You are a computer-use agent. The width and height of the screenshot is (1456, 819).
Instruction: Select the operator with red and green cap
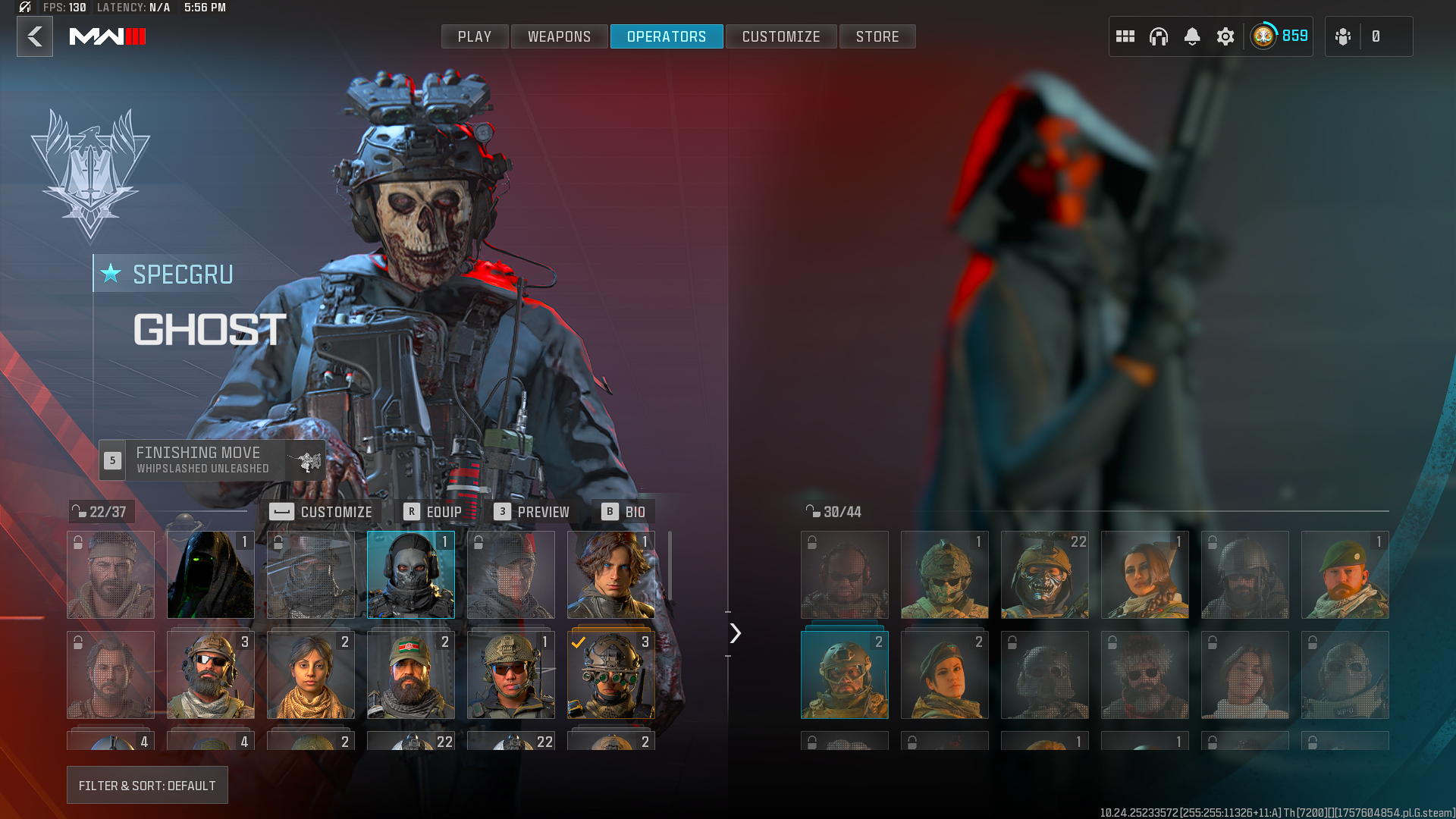pyautogui.click(x=411, y=675)
